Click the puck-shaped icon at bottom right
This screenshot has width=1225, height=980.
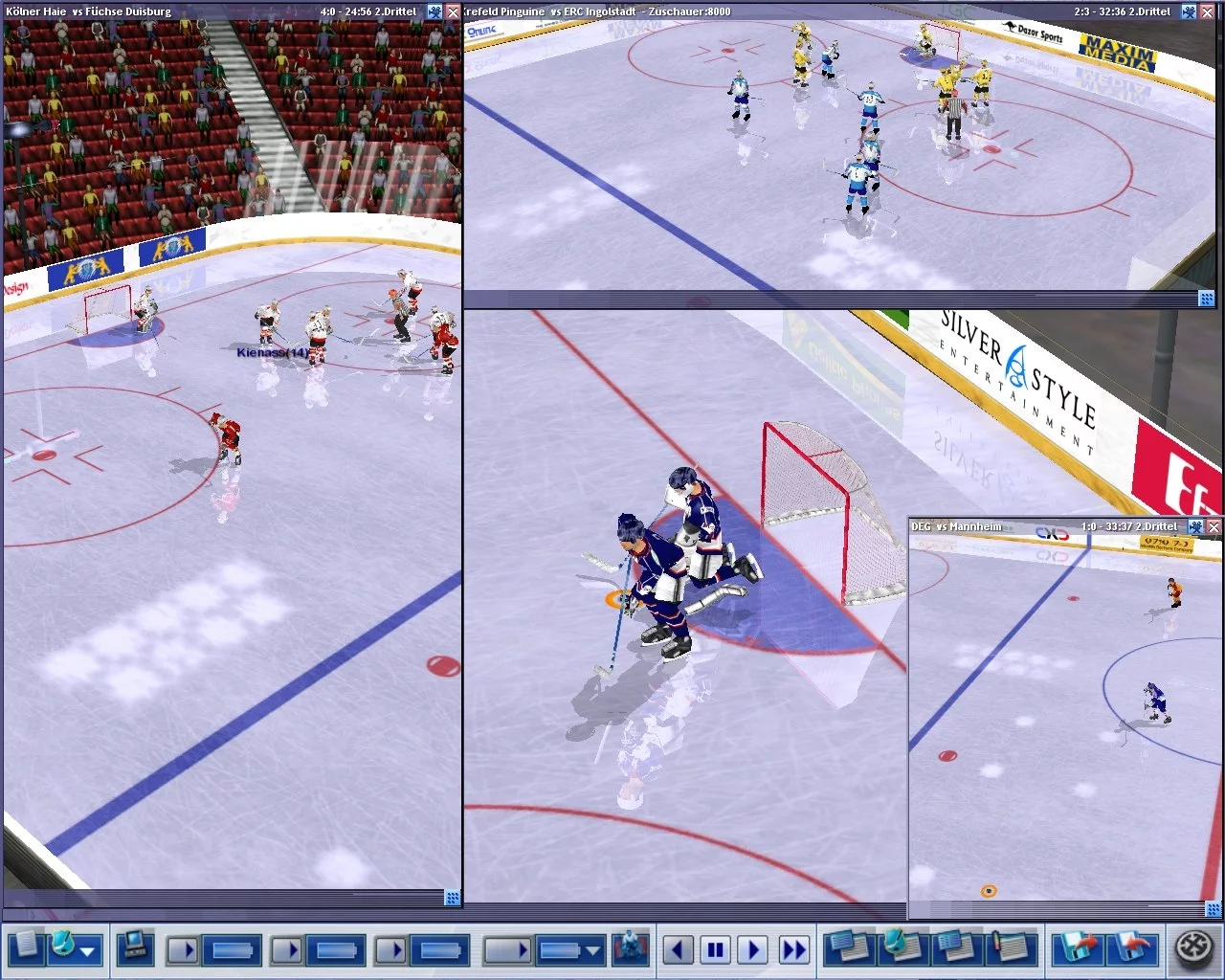(1192, 949)
